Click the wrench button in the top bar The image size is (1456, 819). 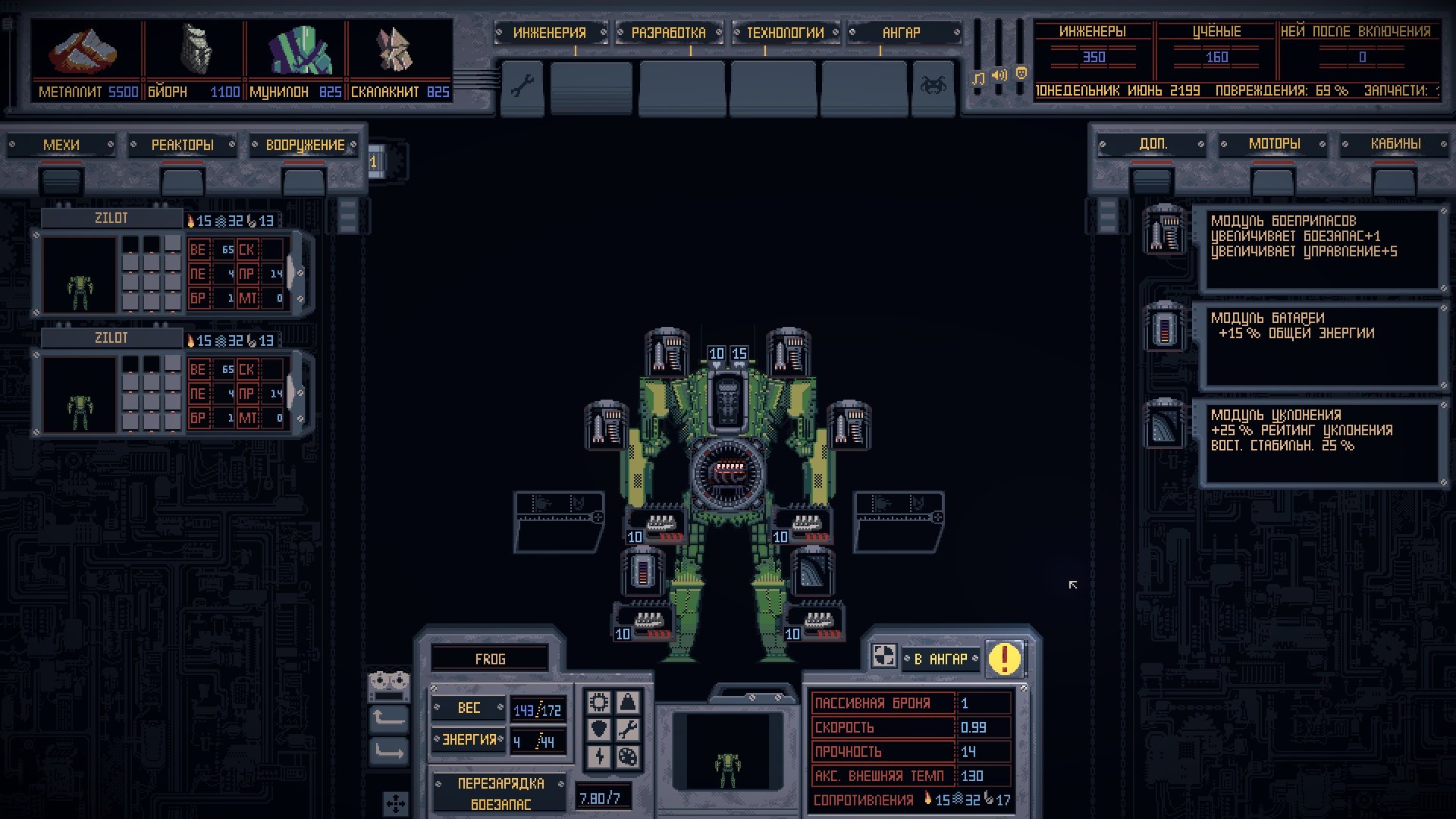pos(522,86)
